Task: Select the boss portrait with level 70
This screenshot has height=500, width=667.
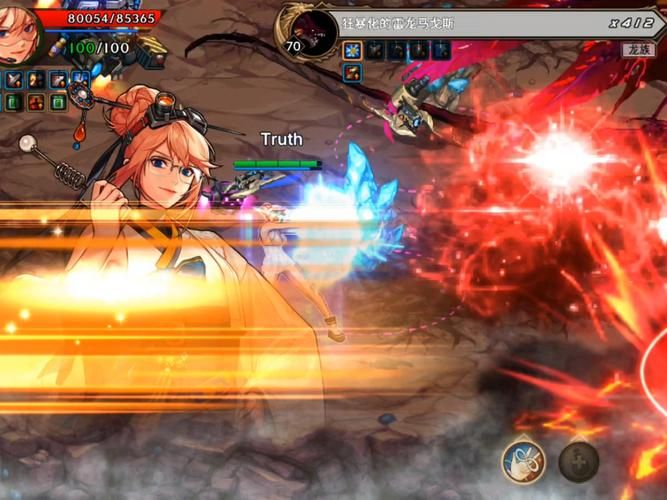Action: pyautogui.click(x=310, y=30)
